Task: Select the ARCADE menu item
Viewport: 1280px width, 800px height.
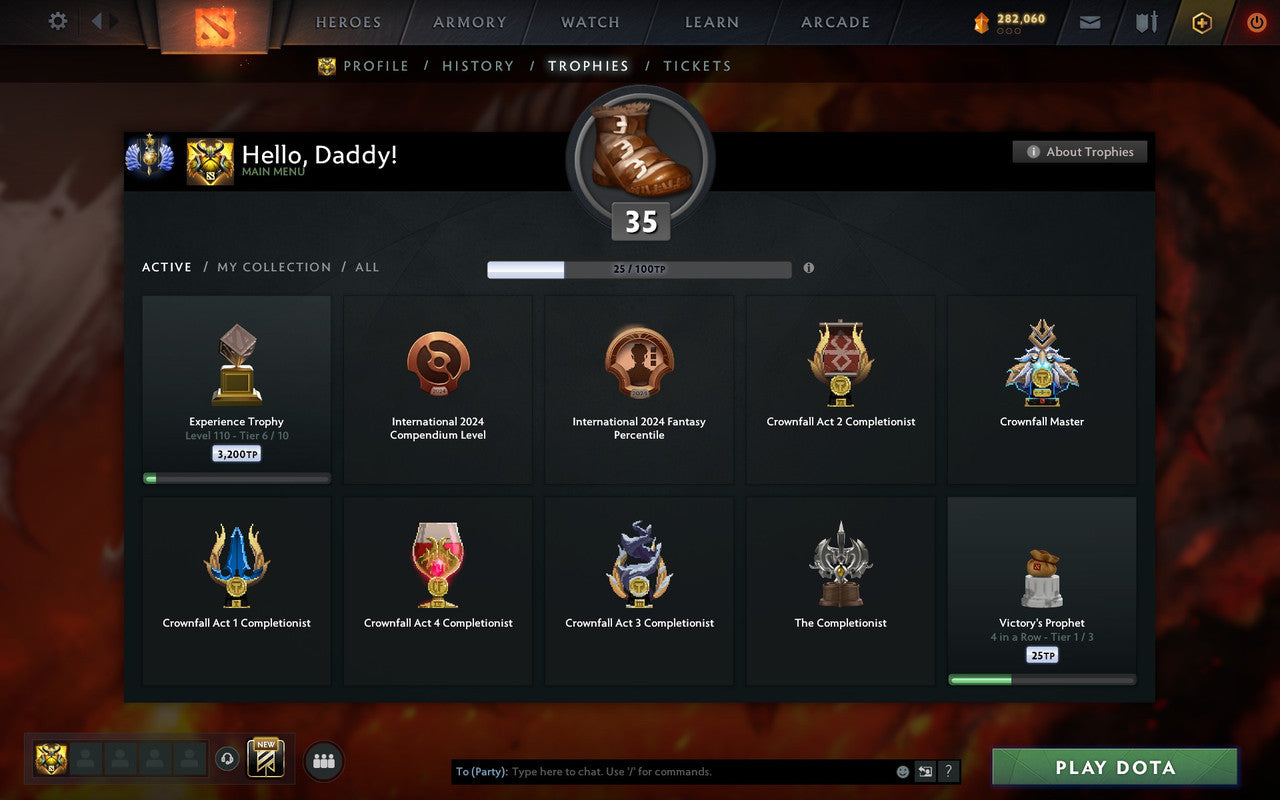Action: 835,22
